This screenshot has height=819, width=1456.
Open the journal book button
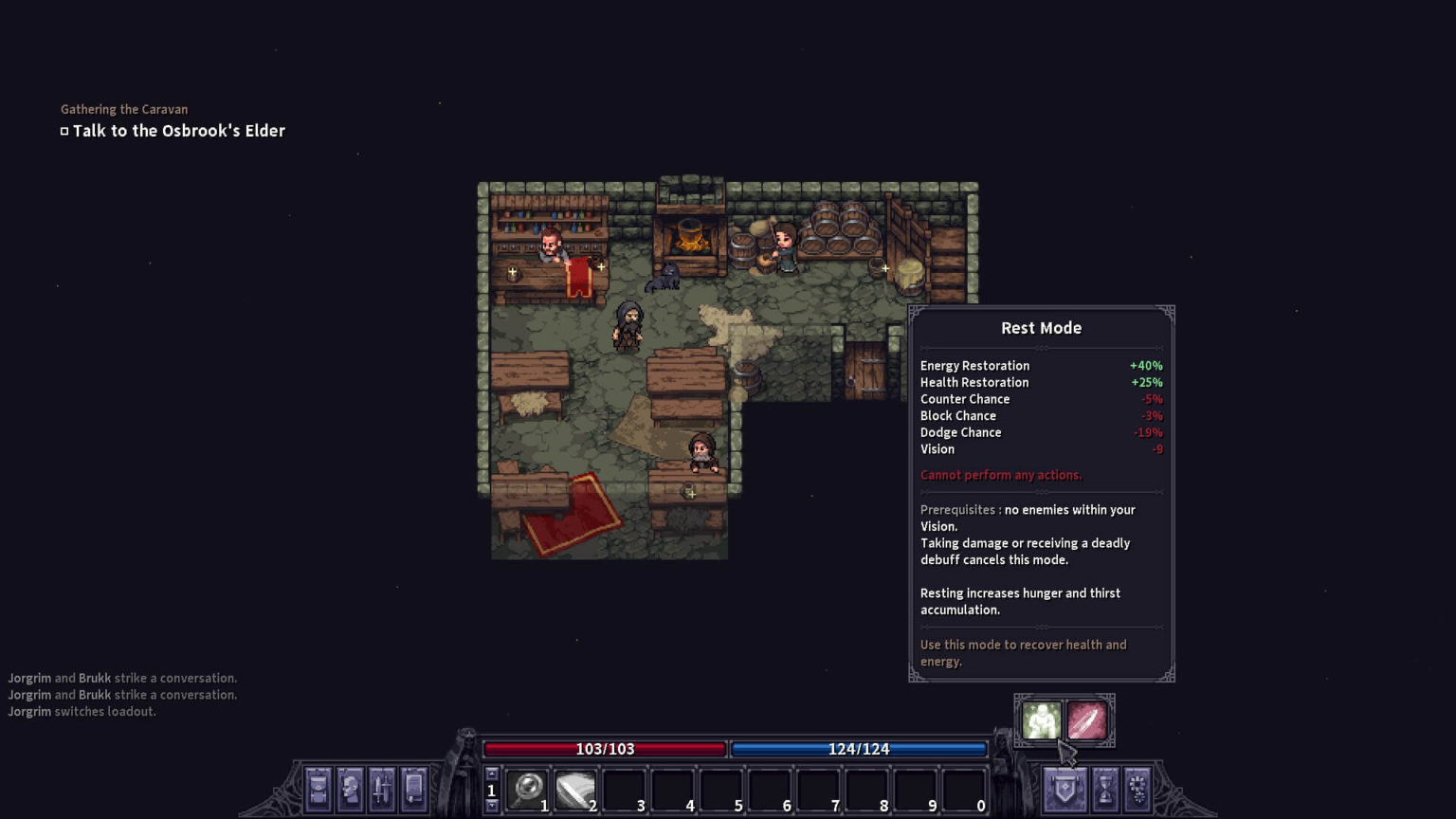coord(414,789)
